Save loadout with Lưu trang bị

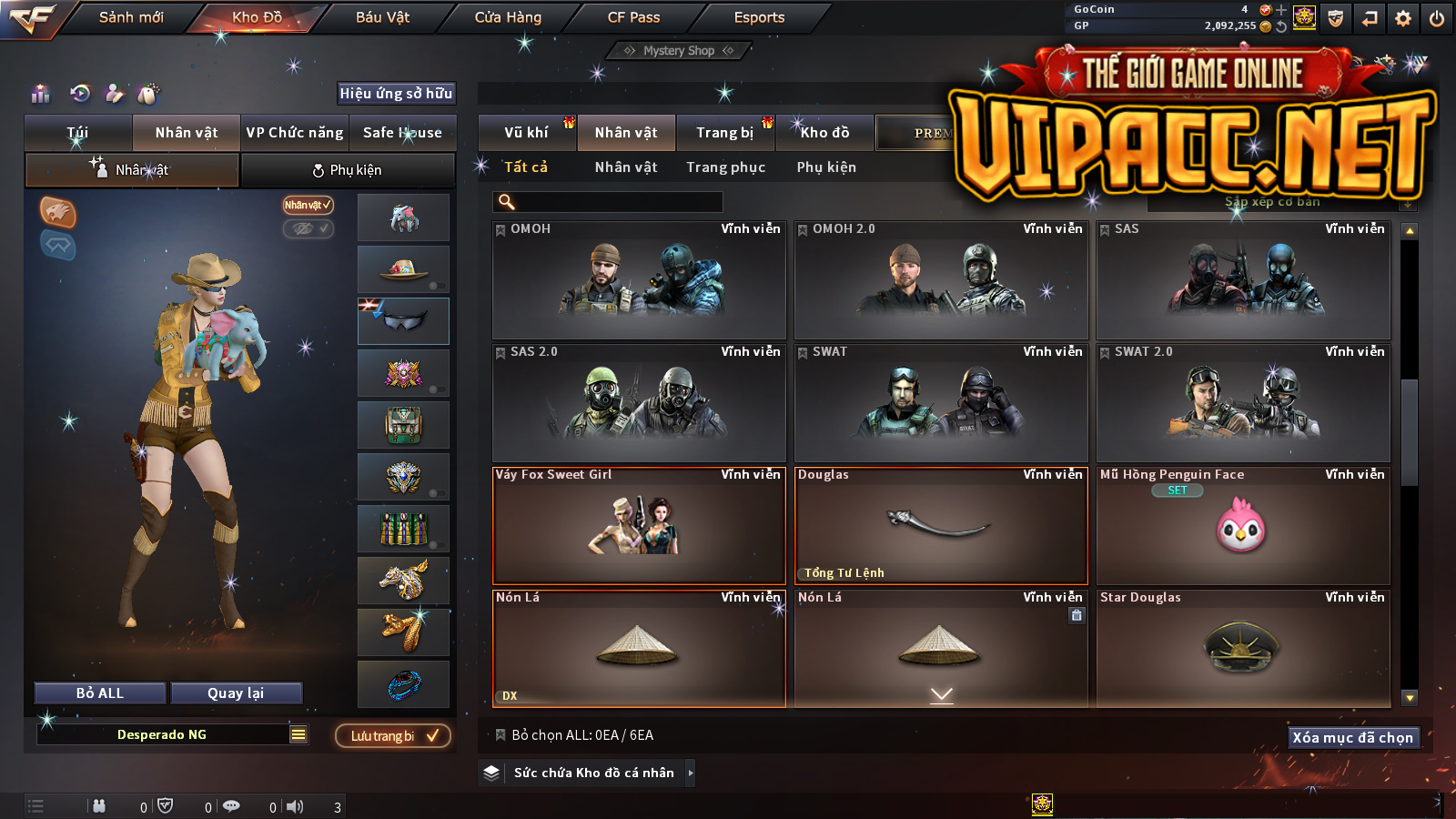[x=393, y=736]
